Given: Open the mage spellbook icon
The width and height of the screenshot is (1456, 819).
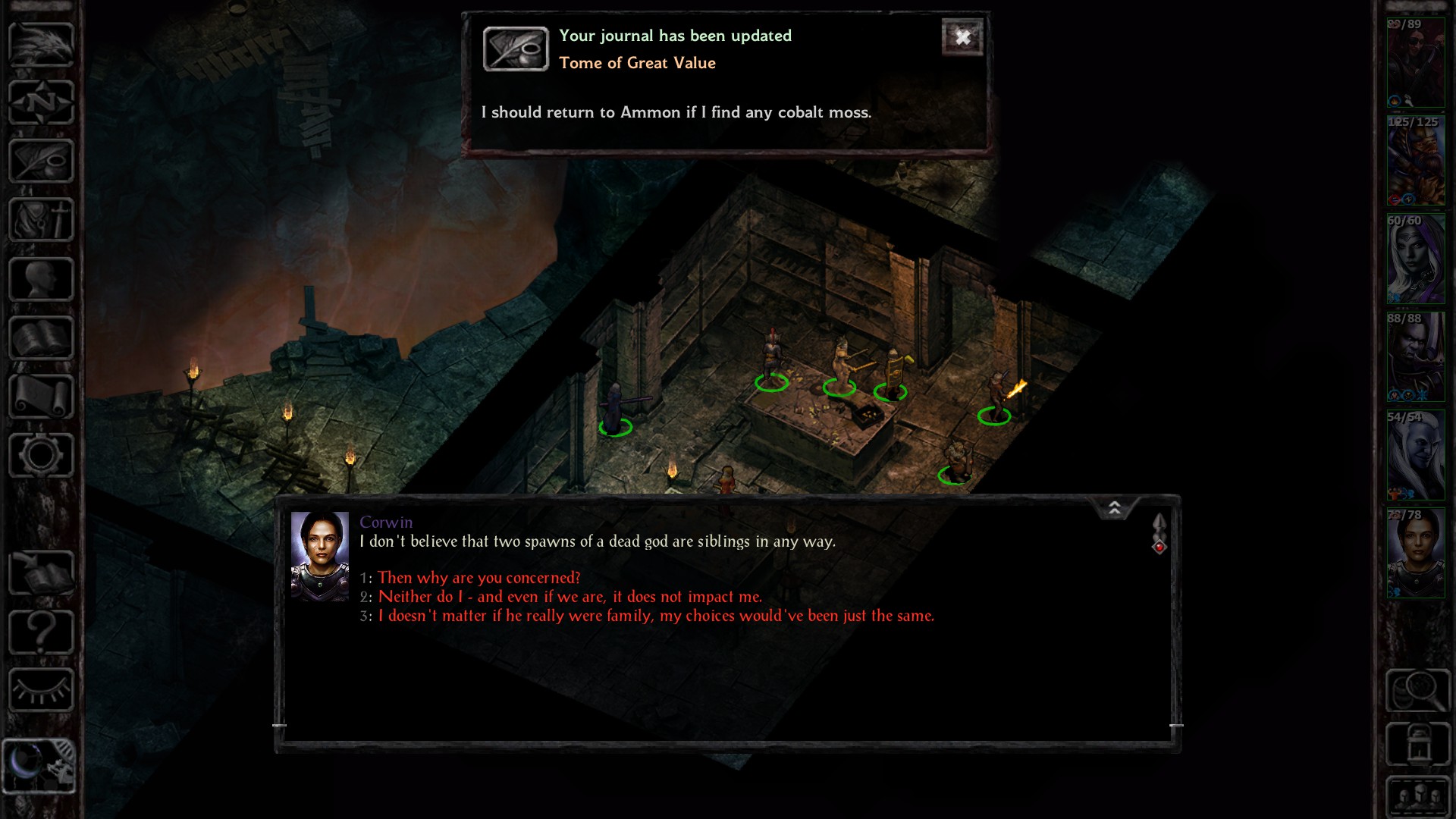Looking at the screenshot, I should pyautogui.click(x=41, y=338).
